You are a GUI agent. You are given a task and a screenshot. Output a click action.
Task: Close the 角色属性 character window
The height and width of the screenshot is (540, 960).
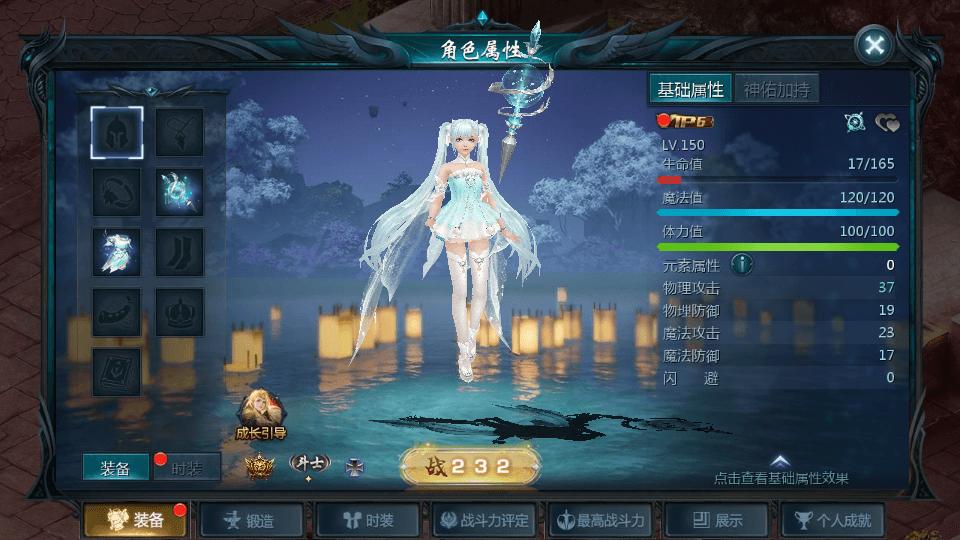click(x=874, y=45)
